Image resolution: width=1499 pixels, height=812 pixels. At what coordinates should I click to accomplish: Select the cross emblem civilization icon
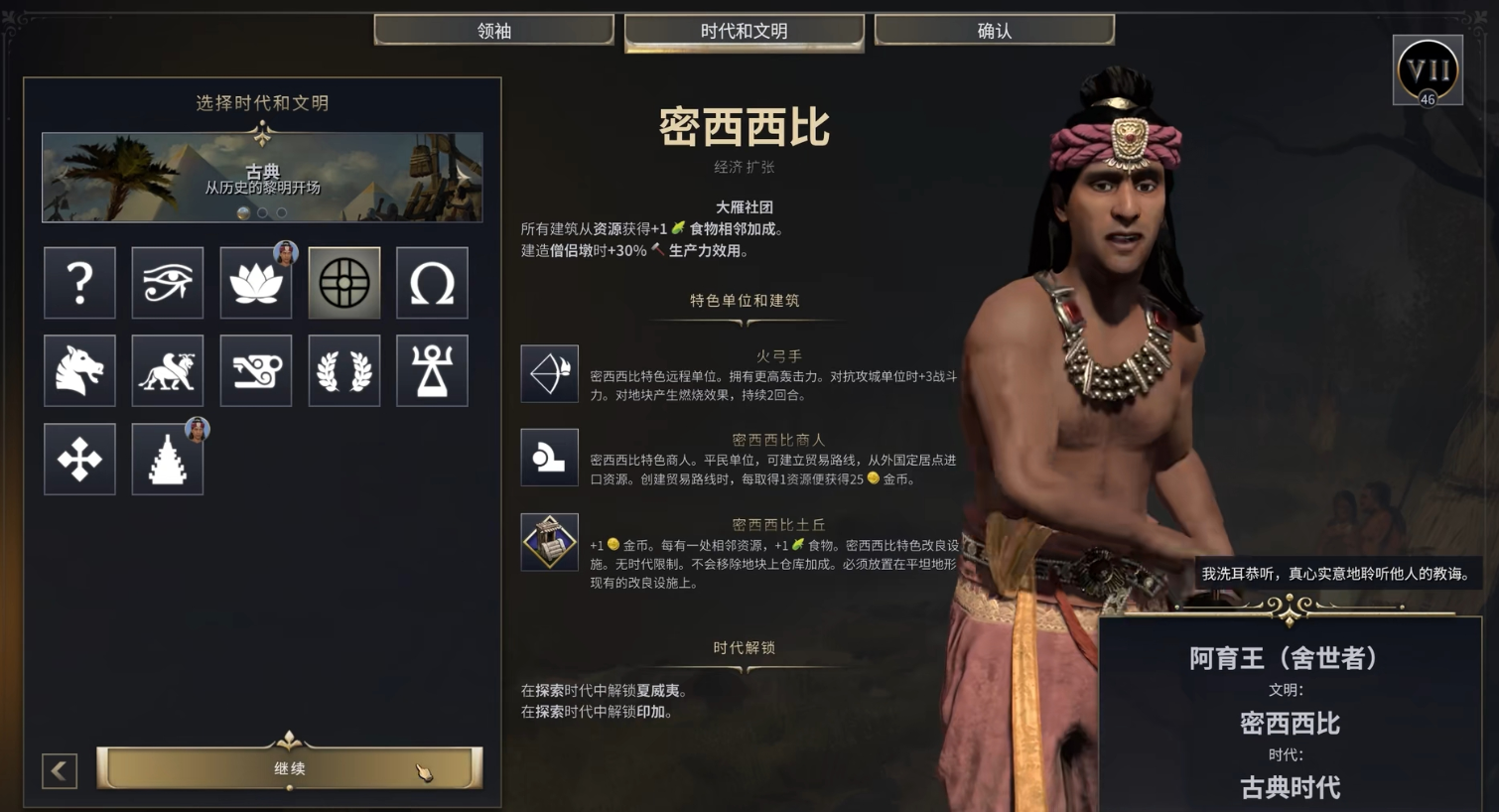click(x=79, y=458)
